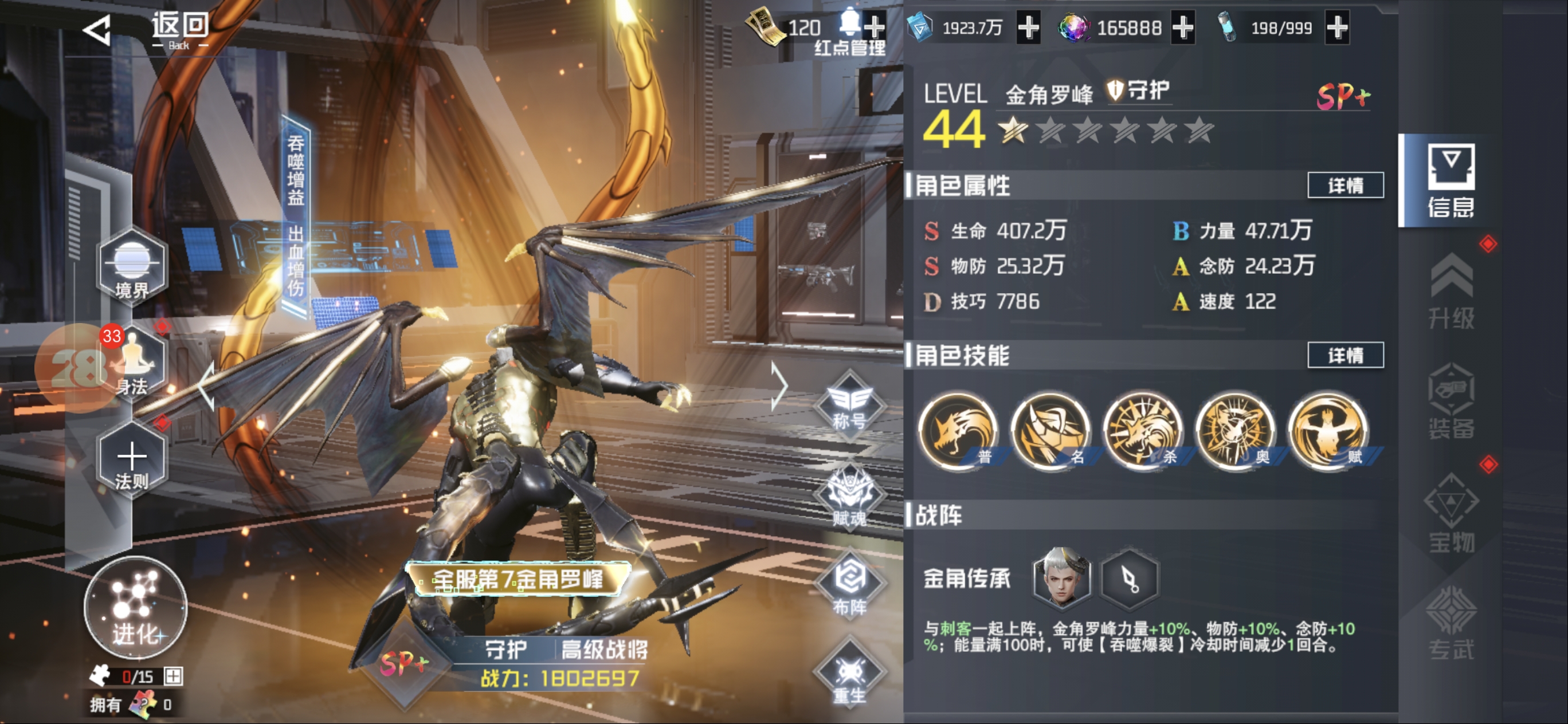This screenshot has height=724, width=1568.
Task: Open the 法则 law slot
Action: pos(131,461)
